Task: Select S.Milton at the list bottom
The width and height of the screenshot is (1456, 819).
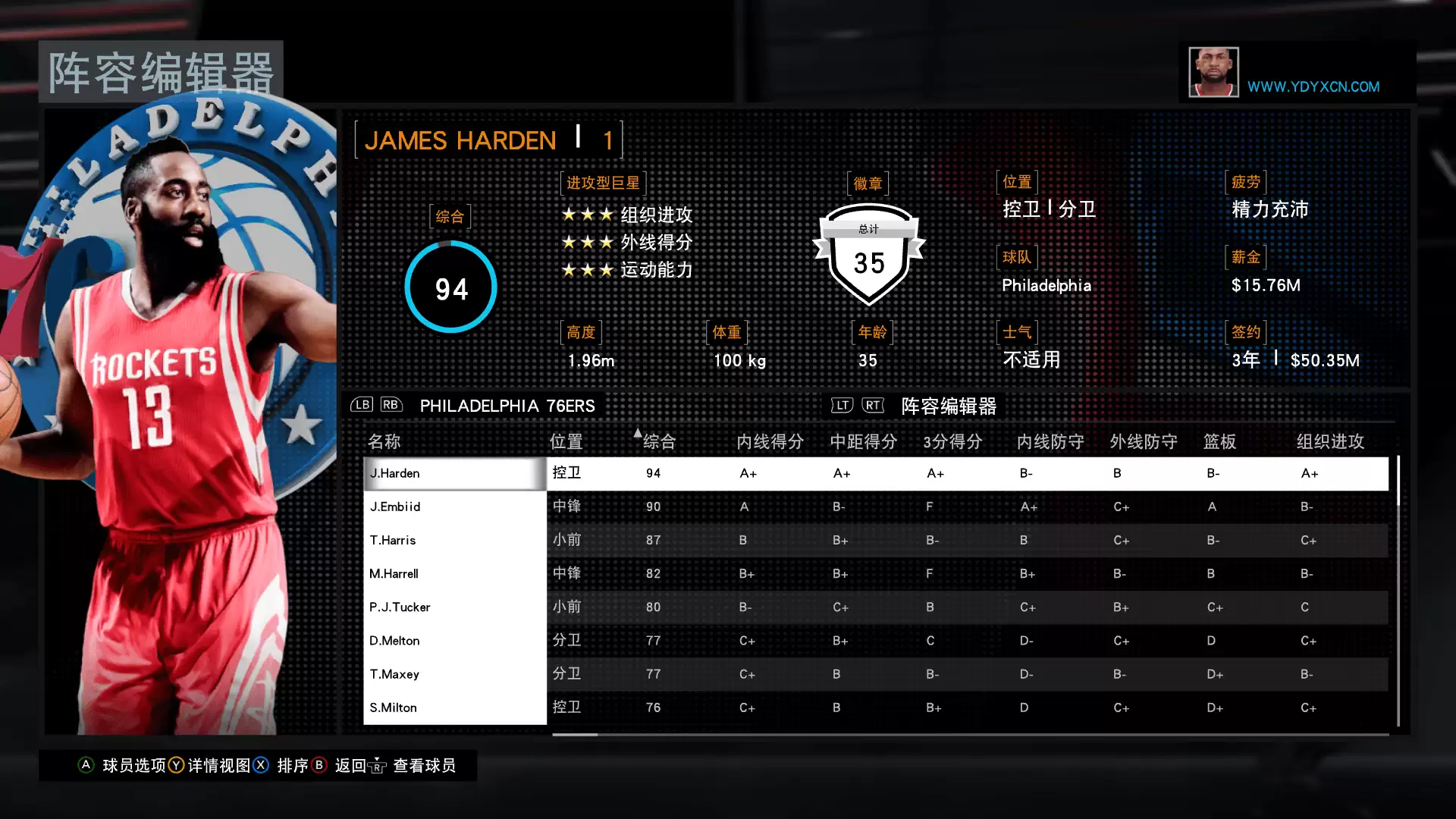Action: click(455, 707)
